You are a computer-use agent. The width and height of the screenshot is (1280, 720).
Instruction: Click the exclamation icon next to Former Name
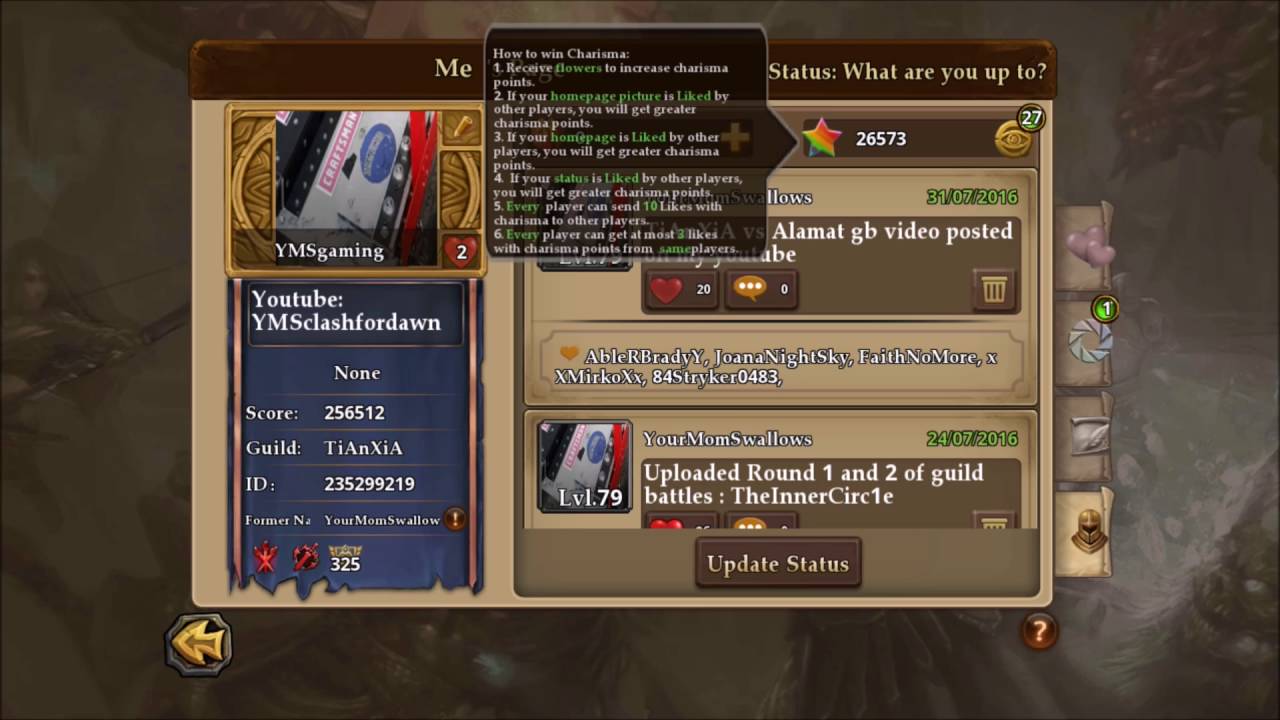pyautogui.click(x=455, y=519)
